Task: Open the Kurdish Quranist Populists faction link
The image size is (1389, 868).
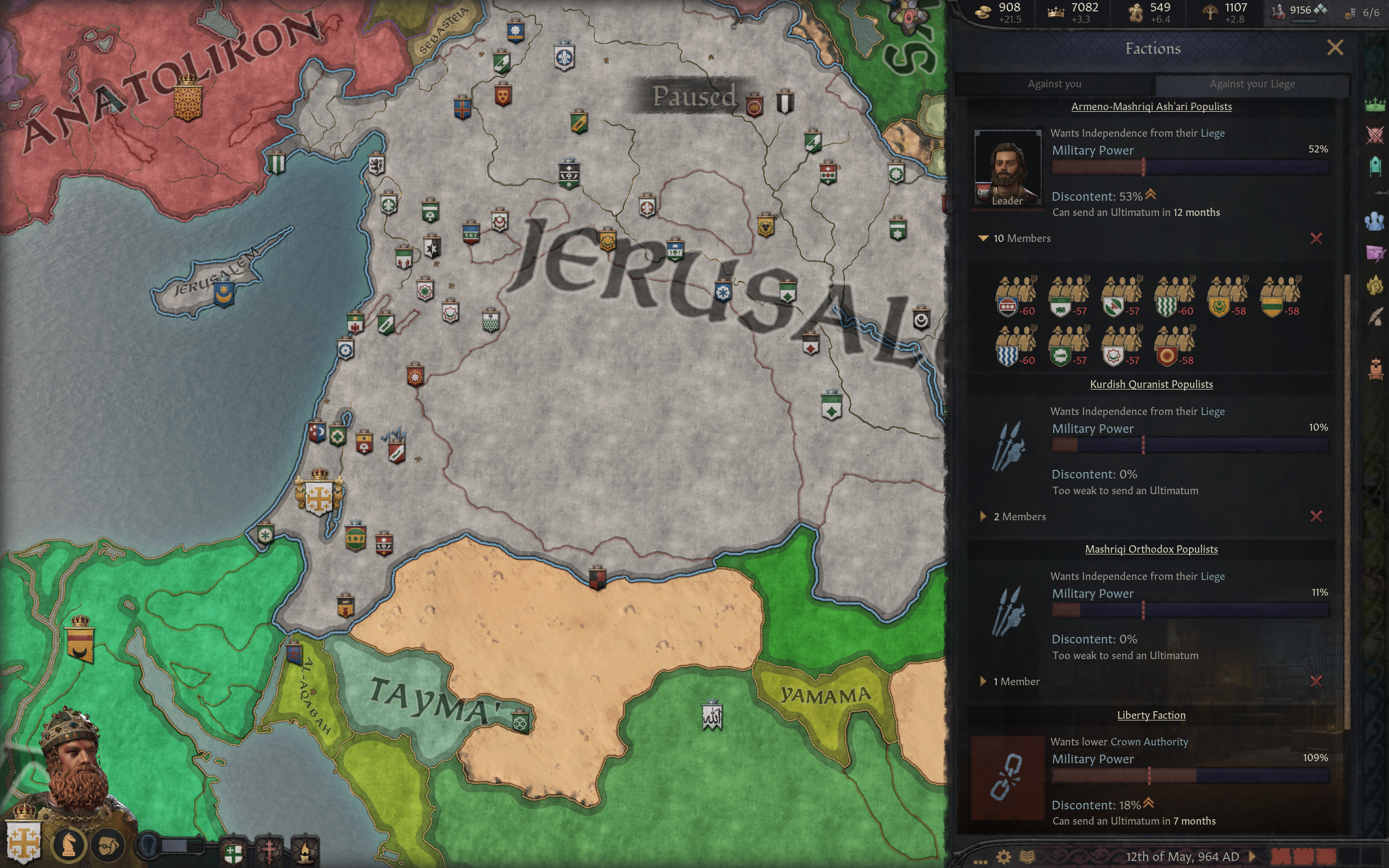Action: (x=1151, y=385)
